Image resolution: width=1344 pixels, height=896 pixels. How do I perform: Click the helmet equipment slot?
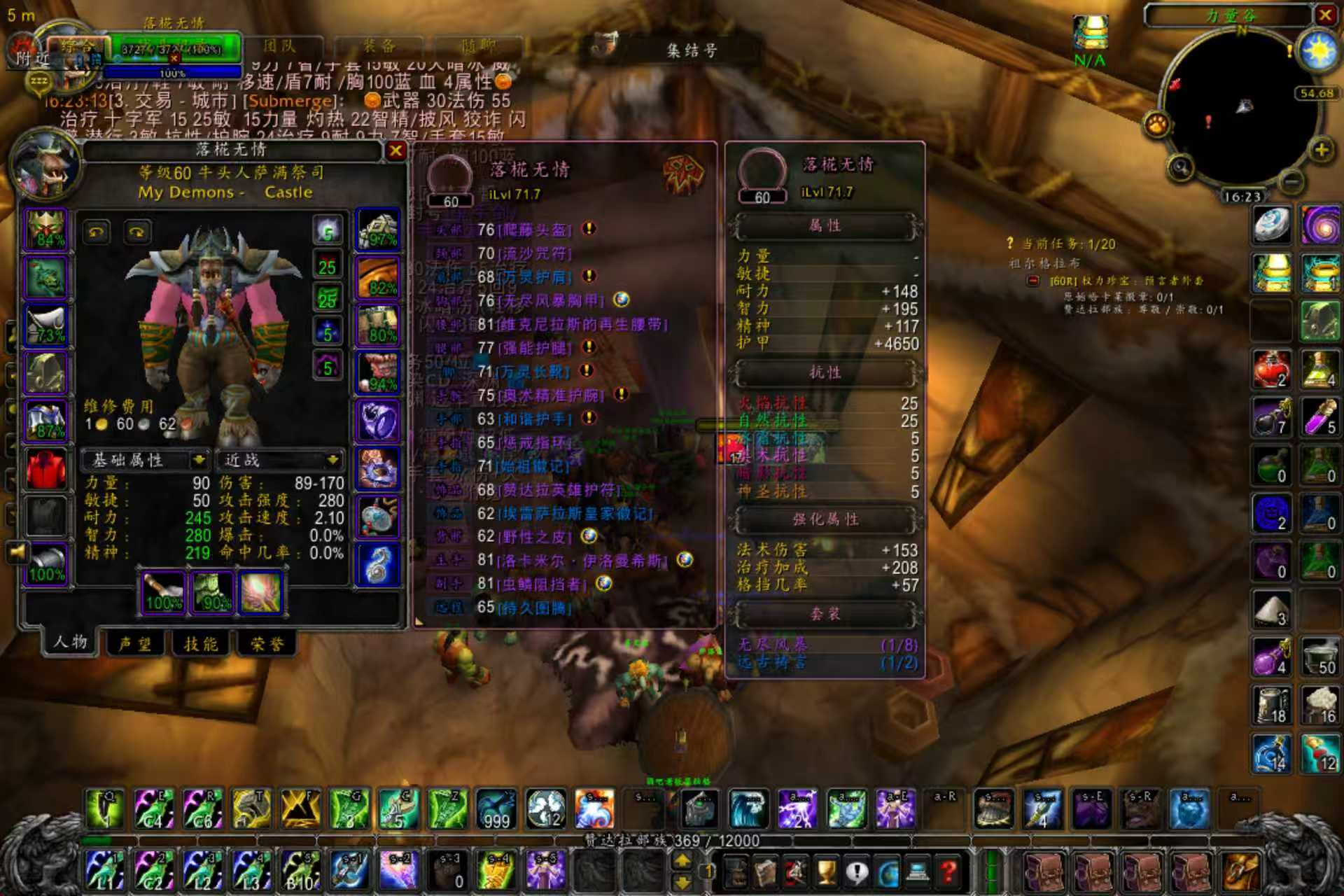(46, 229)
